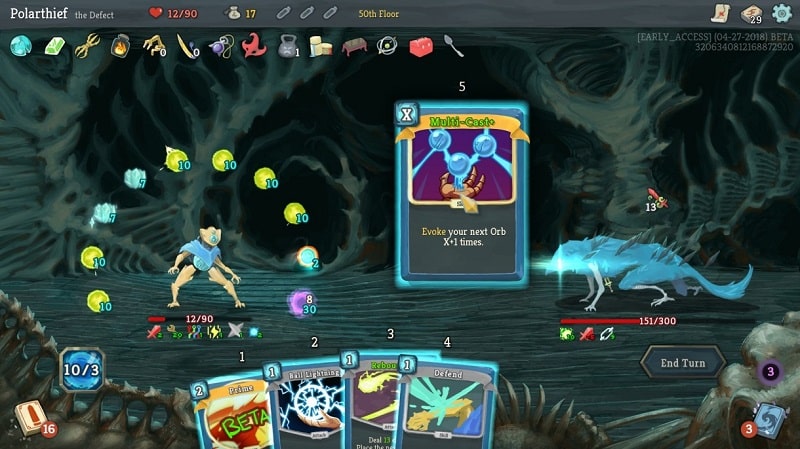Inspect the red starfish-shaped relic
The height and width of the screenshot is (449, 800).
253,45
